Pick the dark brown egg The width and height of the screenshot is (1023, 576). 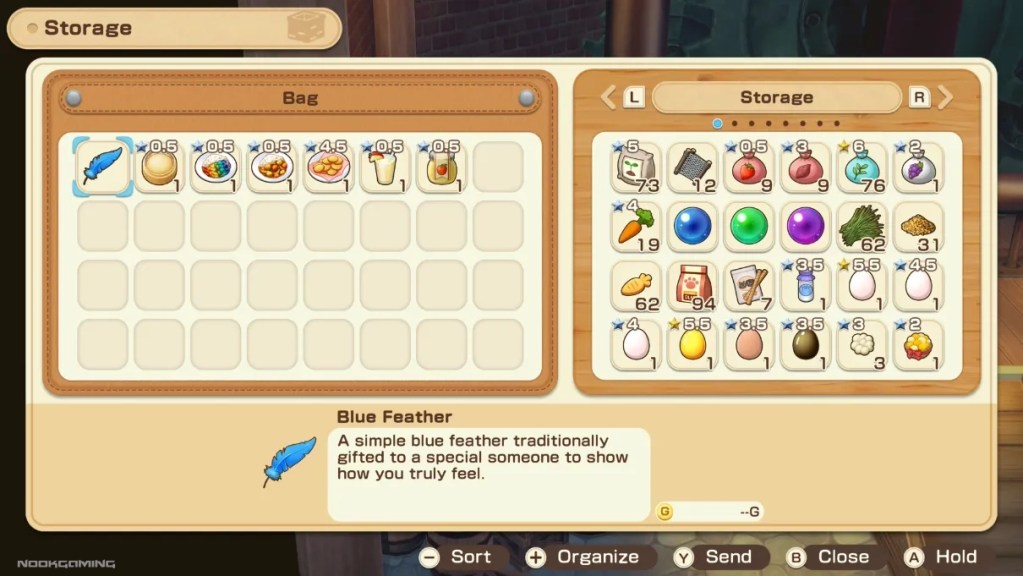point(805,344)
